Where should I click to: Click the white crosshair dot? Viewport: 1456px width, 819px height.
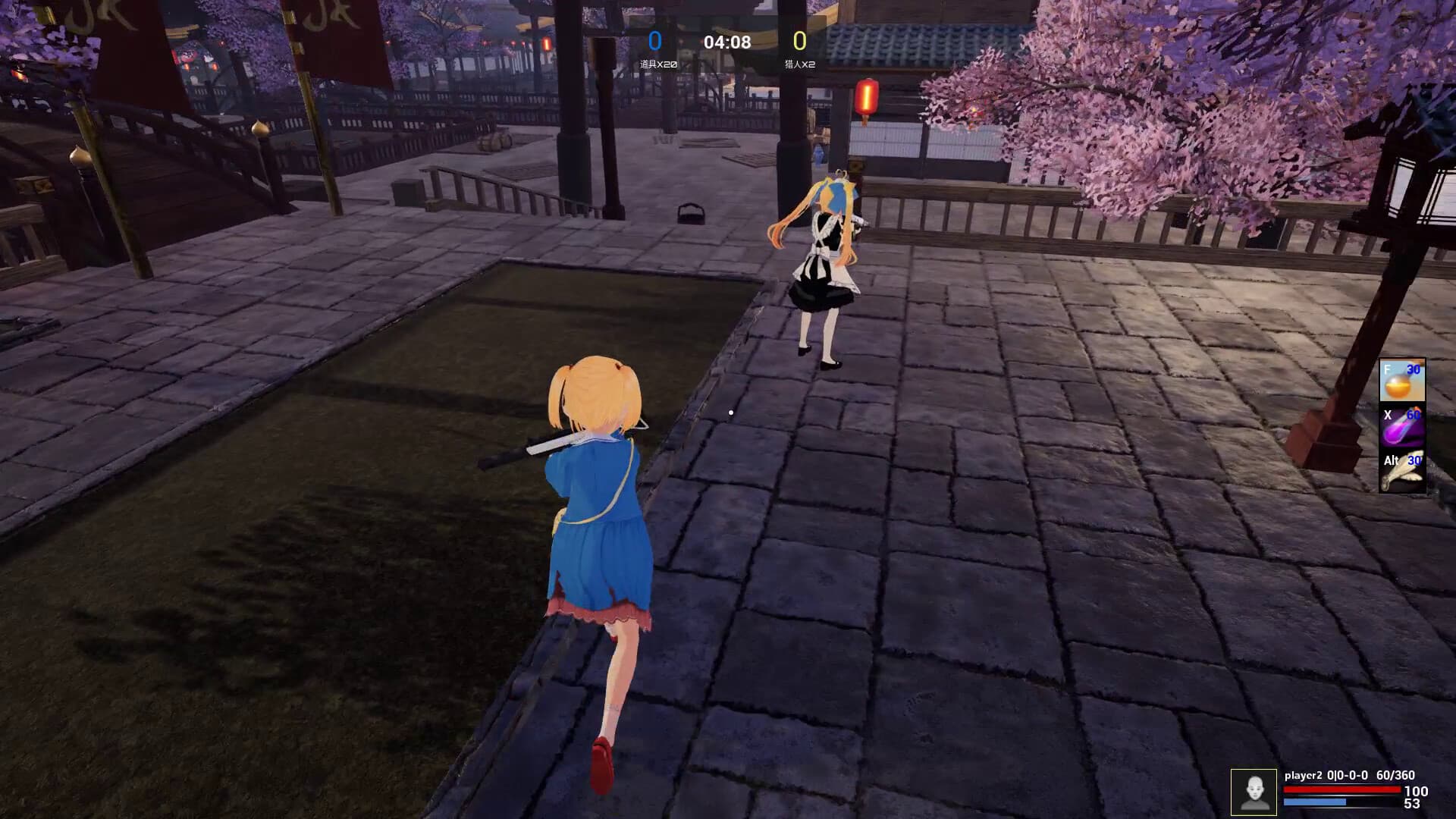[730, 410]
